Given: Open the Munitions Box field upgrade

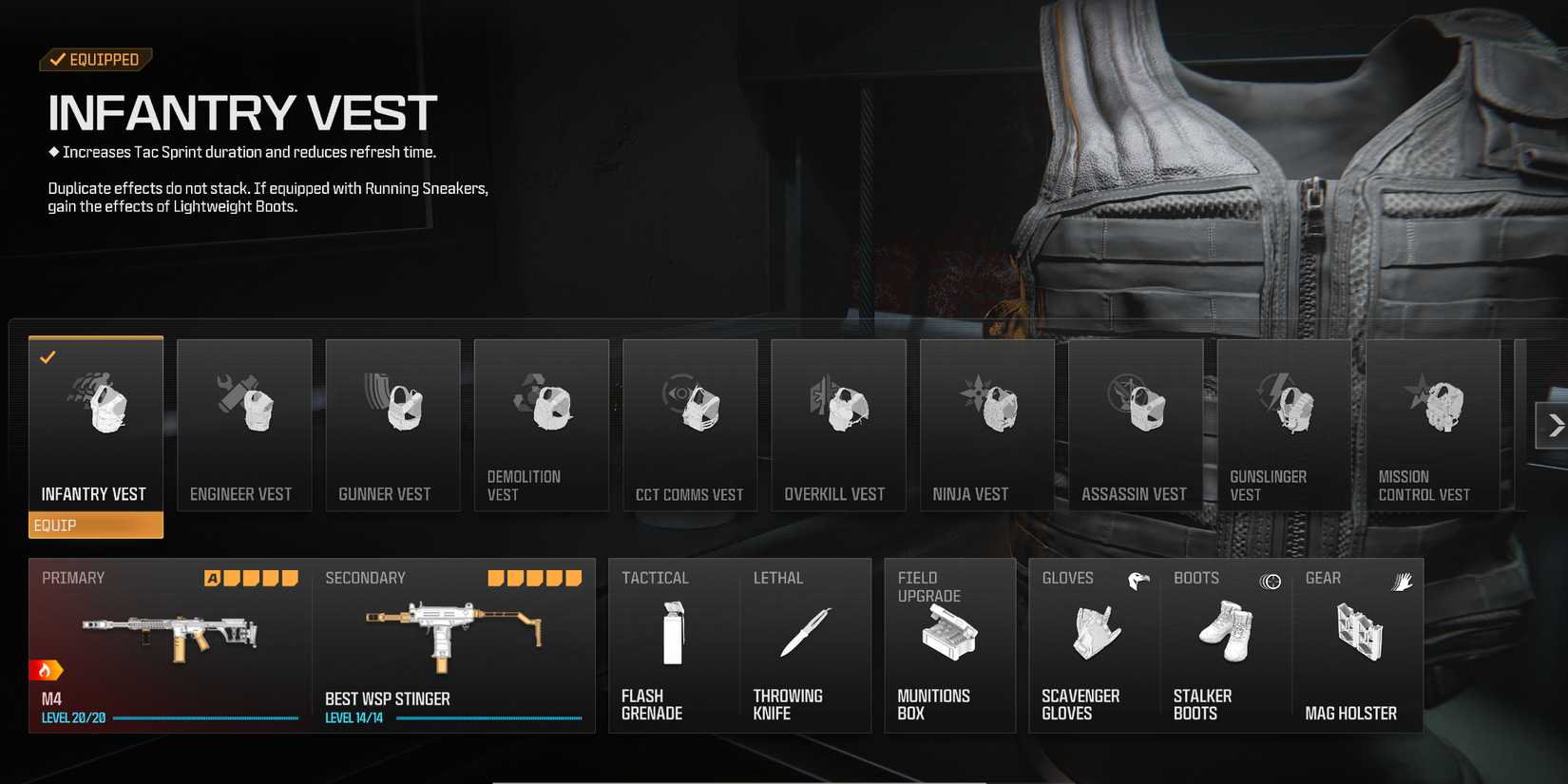Looking at the screenshot, I should coord(947,646).
